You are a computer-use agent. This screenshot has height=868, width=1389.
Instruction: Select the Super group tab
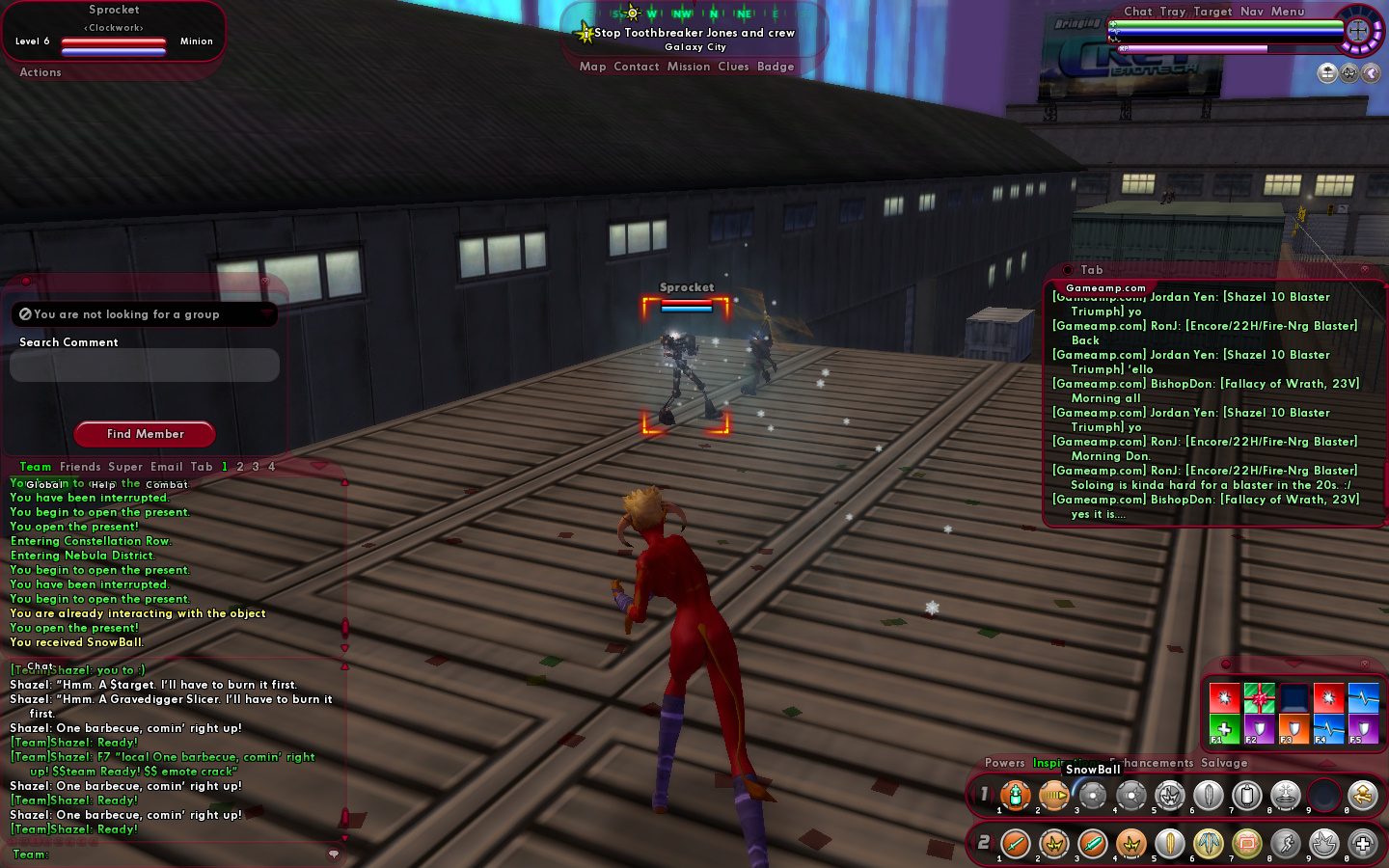[125, 467]
